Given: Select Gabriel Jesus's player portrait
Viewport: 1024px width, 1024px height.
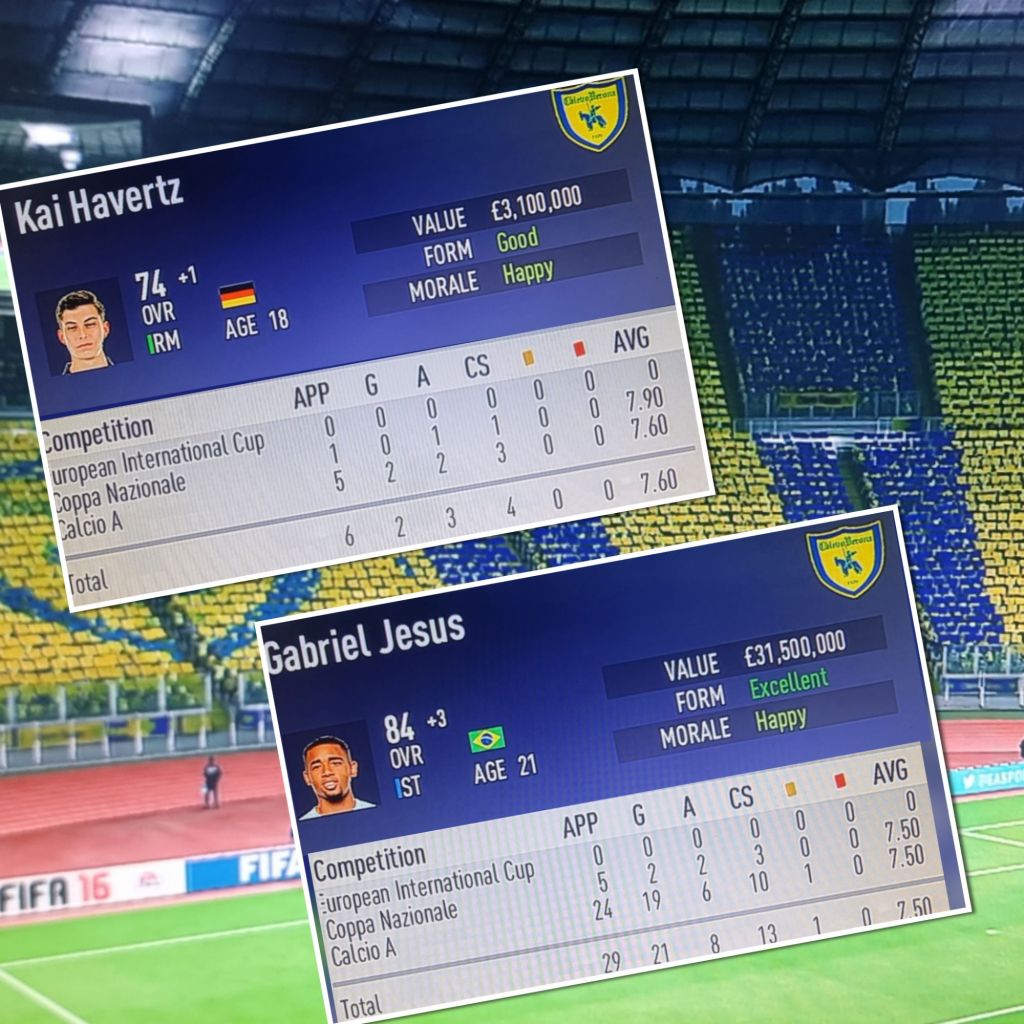Looking at the screenshot, I should tap(336, 772).
